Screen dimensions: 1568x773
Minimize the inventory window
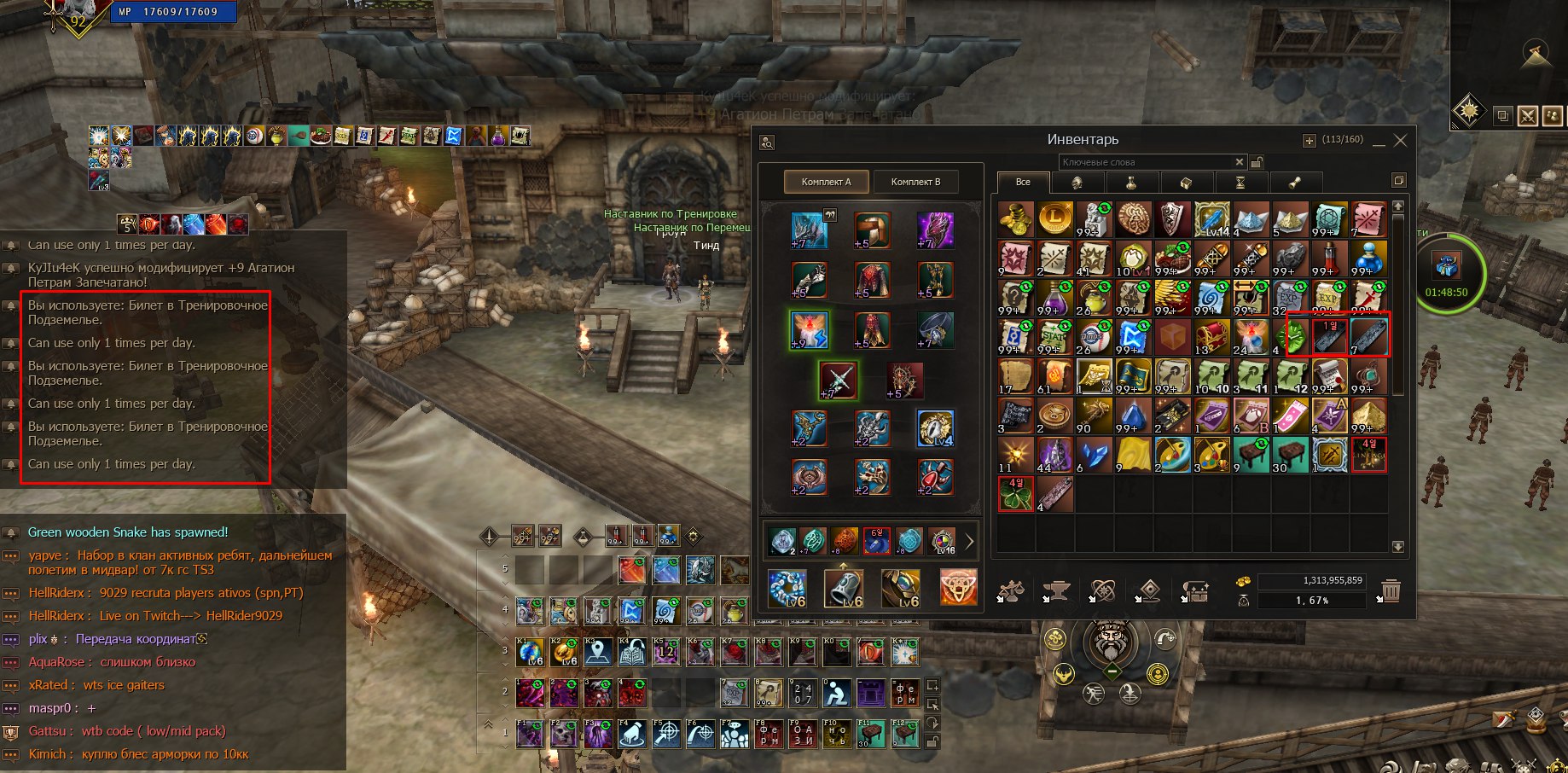(x=1379, y=142)
